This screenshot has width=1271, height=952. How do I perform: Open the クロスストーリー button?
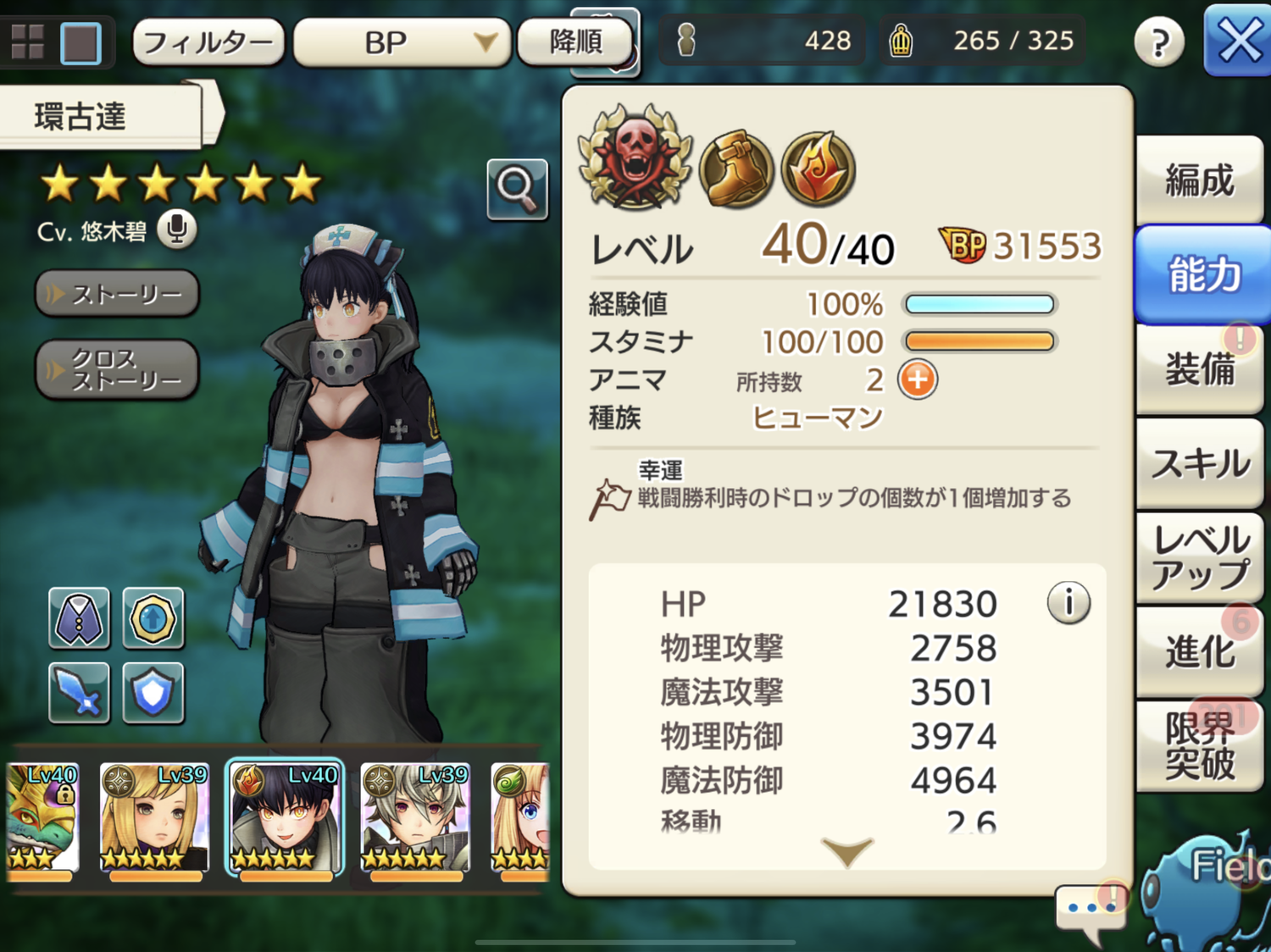point(117,369)
